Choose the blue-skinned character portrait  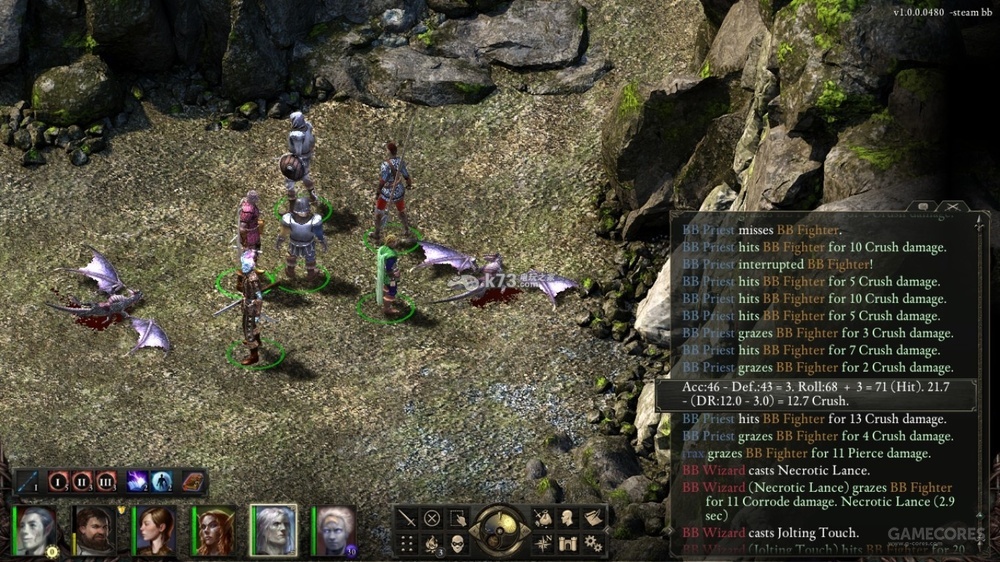click(x=333, y=530)
